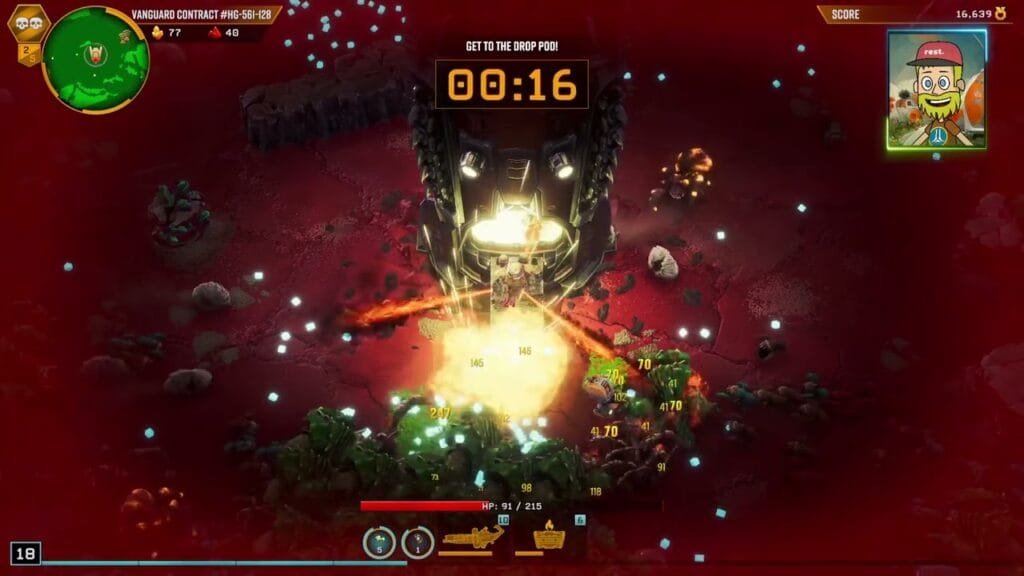Activate the second round ability showing 1
1024x576 pixels.
tap(417, 542)
